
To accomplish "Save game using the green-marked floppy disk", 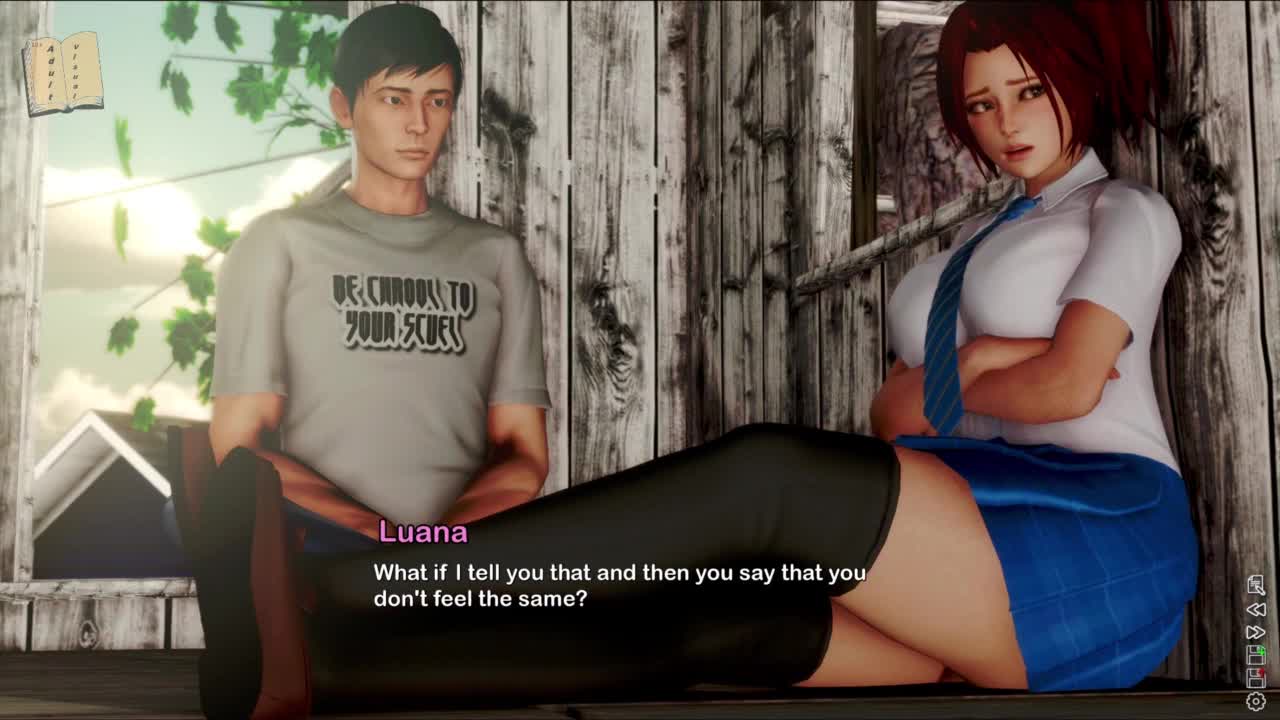I will [x=1256, y=655].
